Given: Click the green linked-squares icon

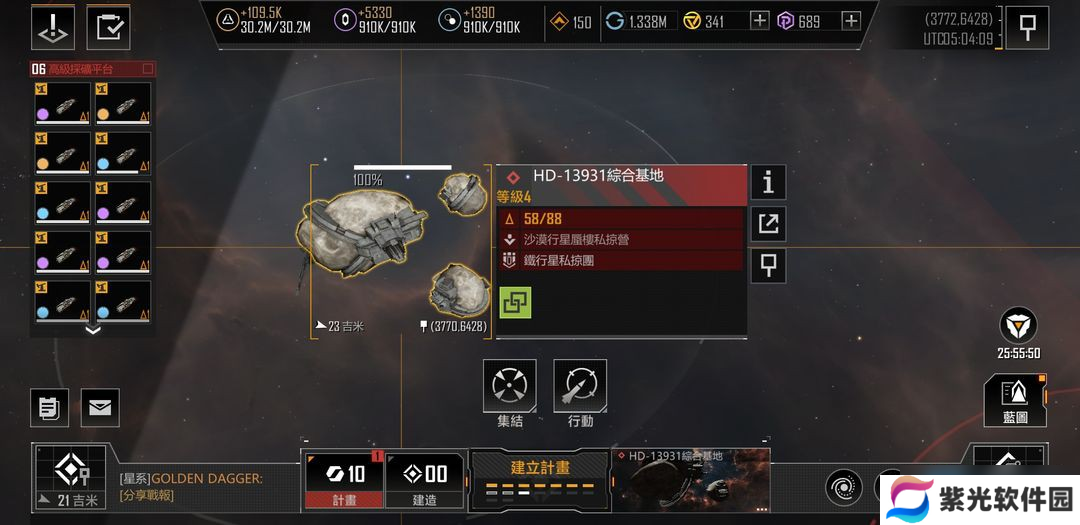Looking at the screenshot, I should [x=515, y=302].
